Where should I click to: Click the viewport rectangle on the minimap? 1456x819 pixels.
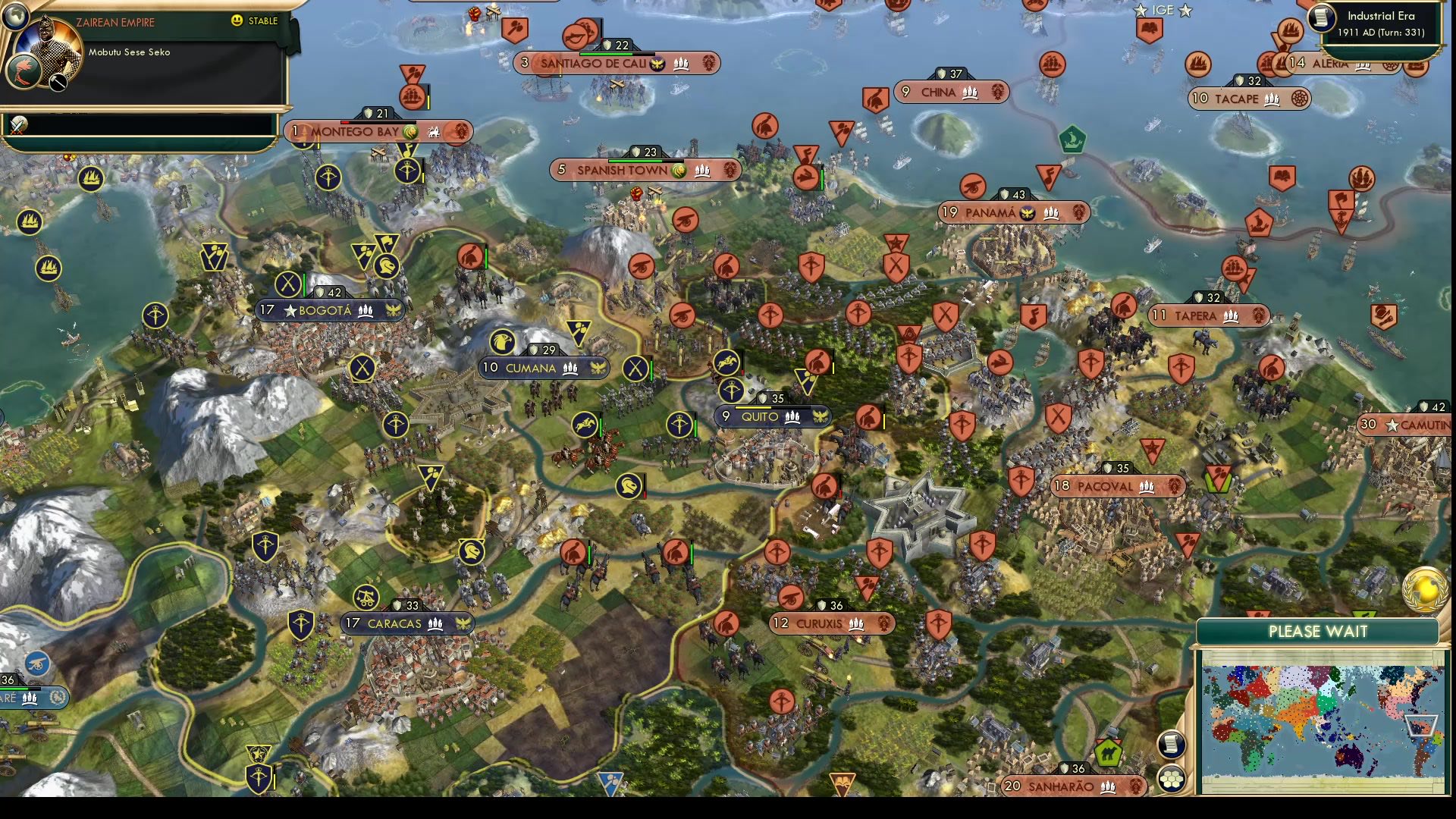coord(1420,725)
